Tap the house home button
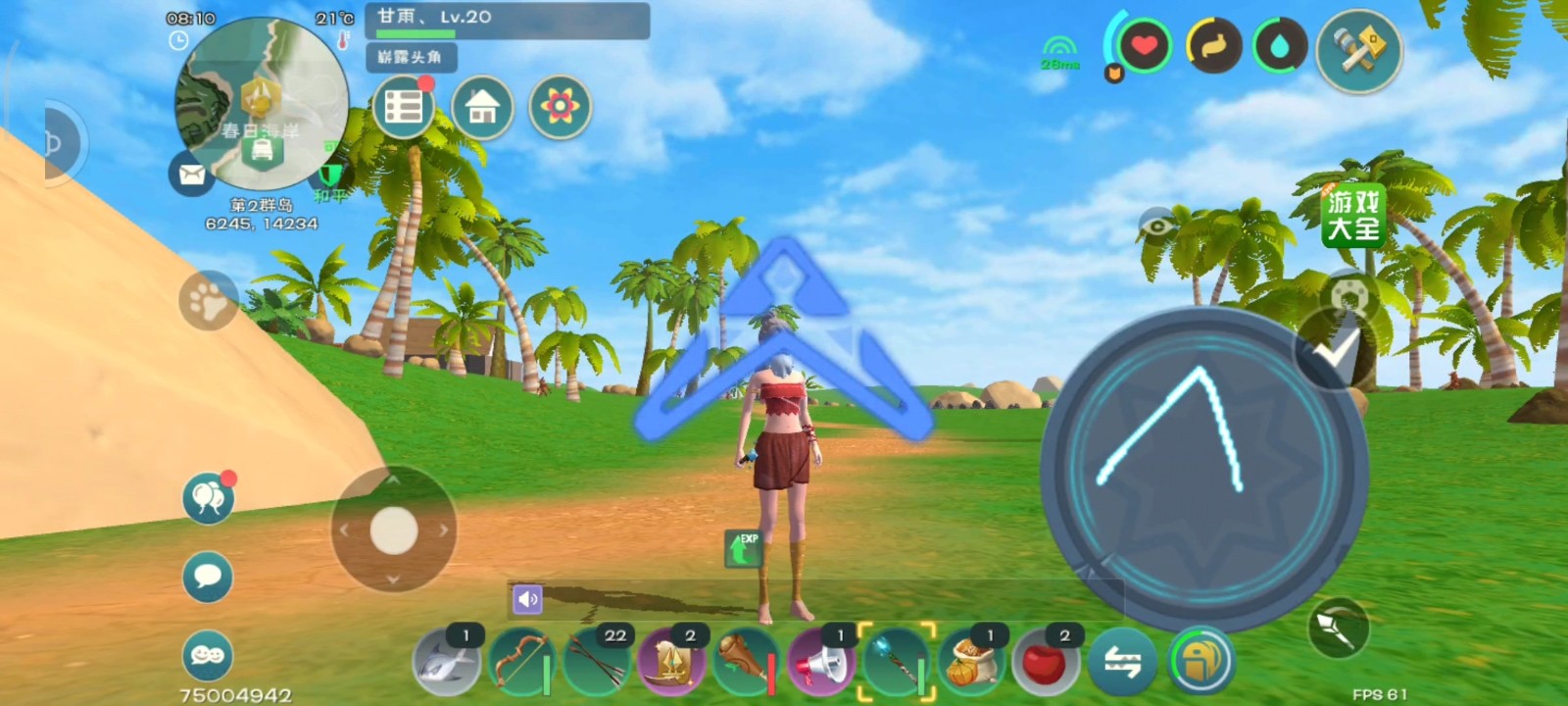The width and height of the screenshot is (1568, 706). pyautogui.click(x=482, y=107)
